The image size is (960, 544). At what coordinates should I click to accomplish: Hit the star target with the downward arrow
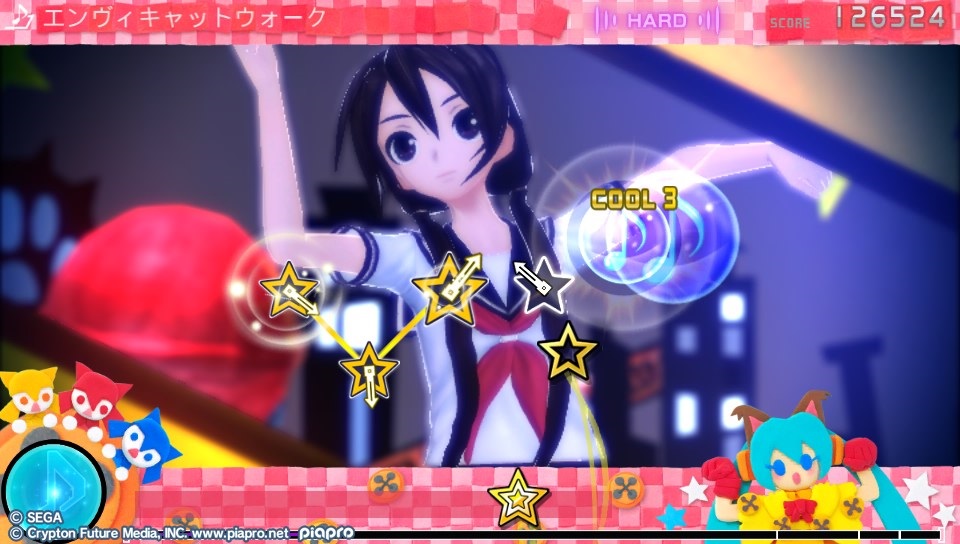pyautogui.click(x=369, y=369)
